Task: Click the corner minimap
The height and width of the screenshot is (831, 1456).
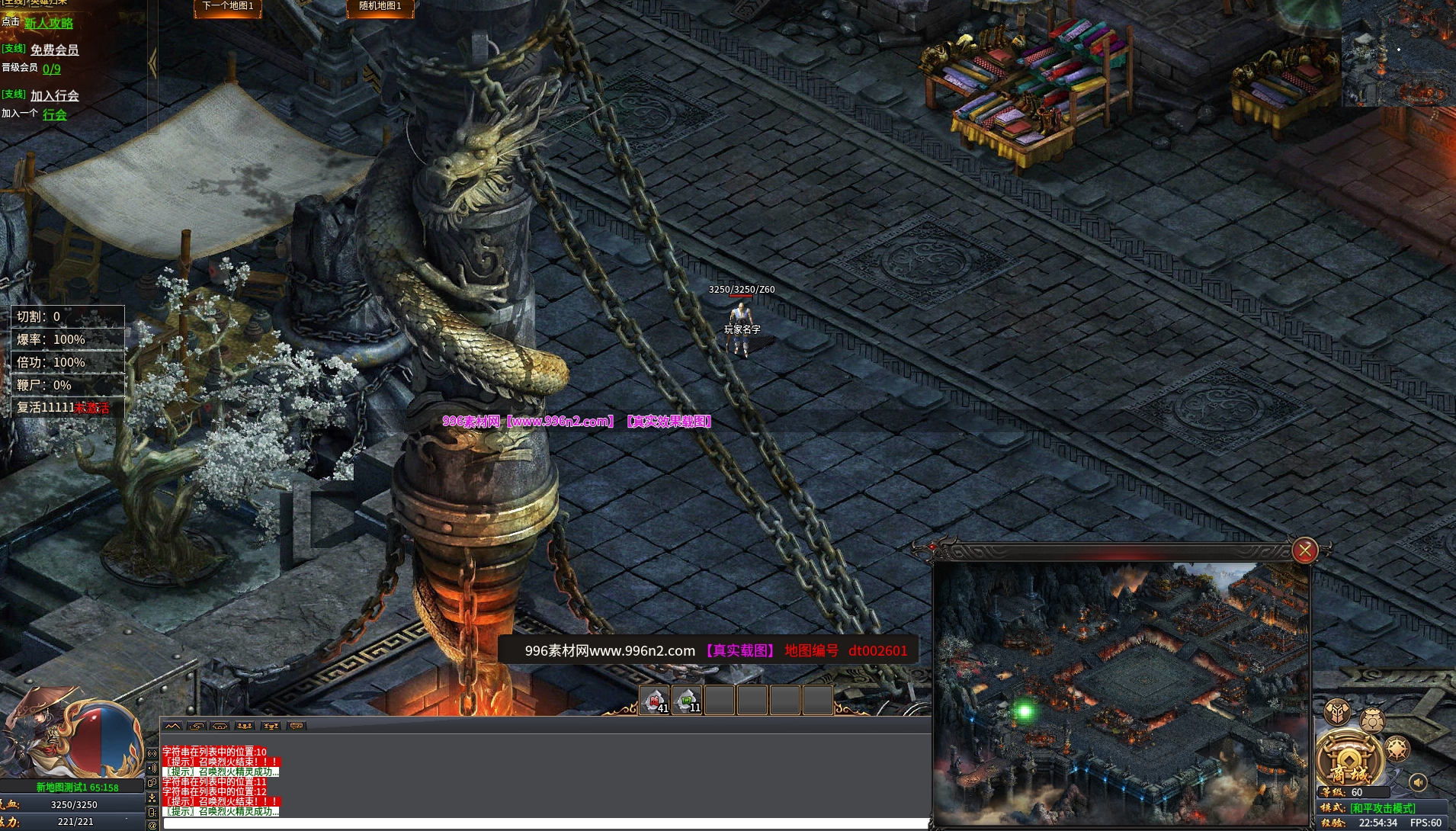Action: (1398, 52)
